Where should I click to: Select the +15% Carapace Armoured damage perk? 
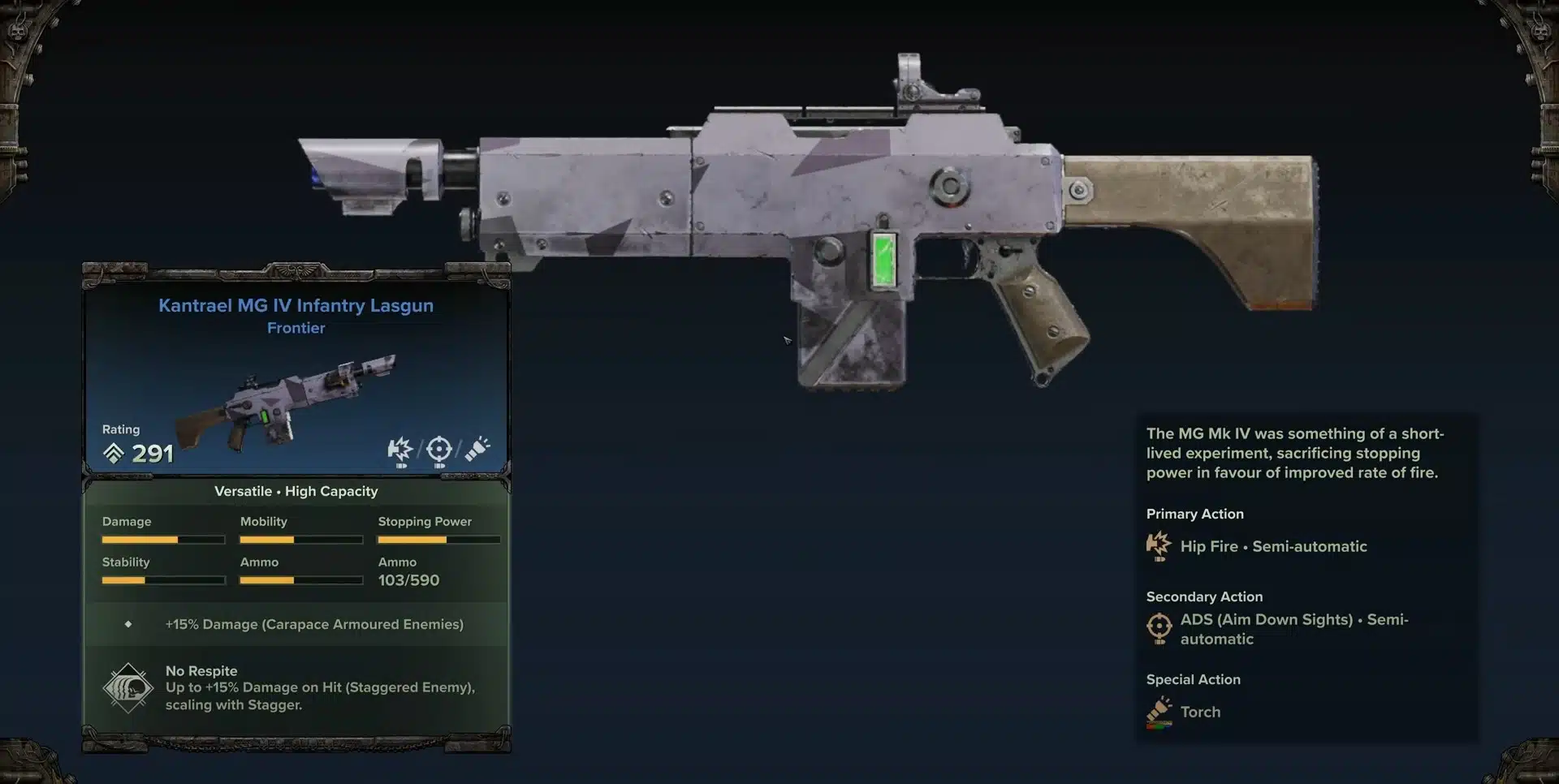314,624
